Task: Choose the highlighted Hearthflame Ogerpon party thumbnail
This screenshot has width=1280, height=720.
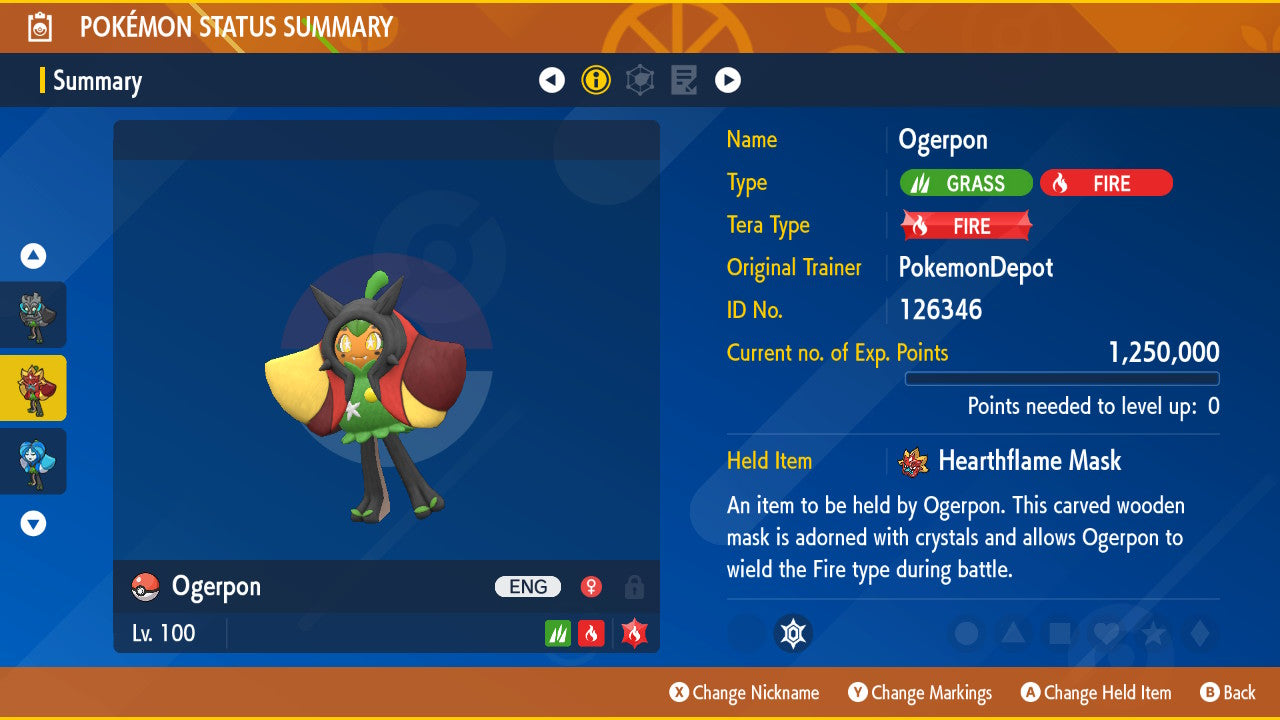Action: pos(33,388)
